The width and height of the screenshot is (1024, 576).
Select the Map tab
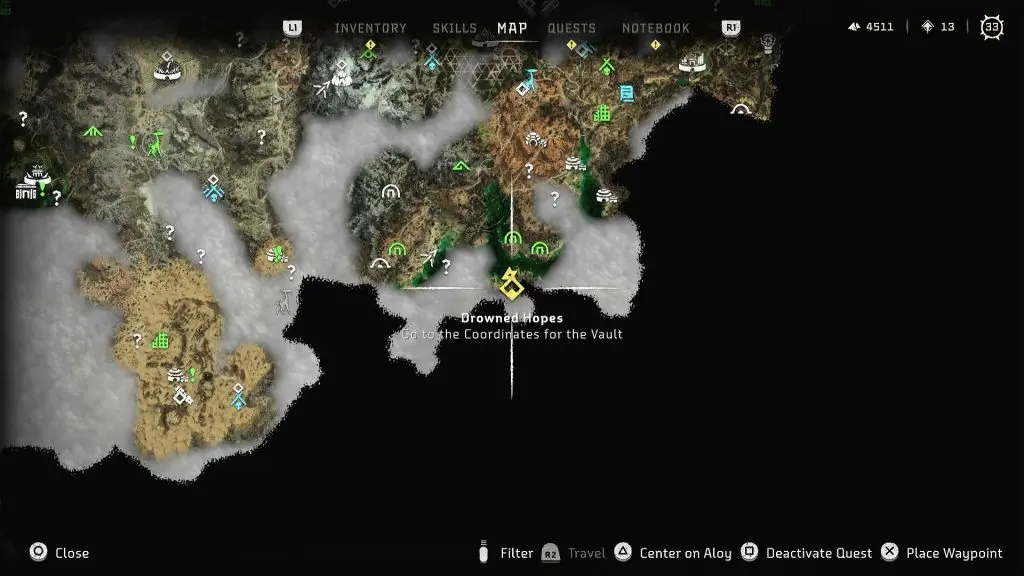click(x=512, y=28)
